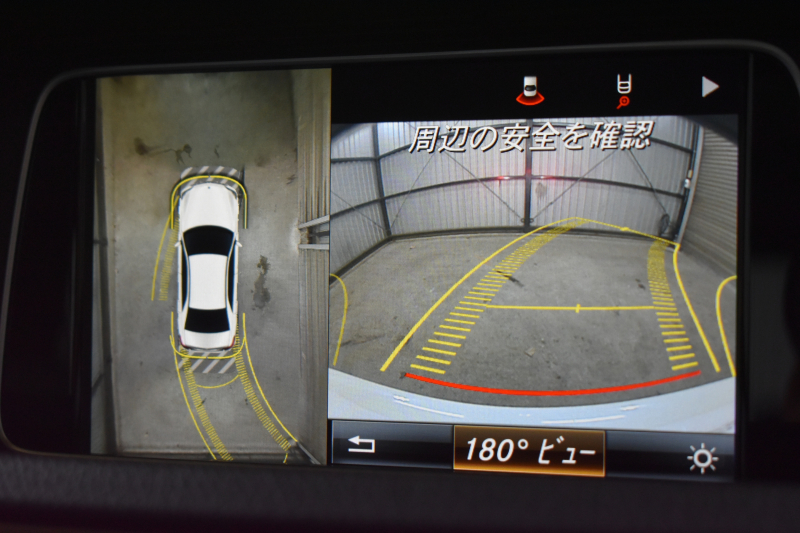Click the white right-arrow icon at top
Screen dimensions: 800x533
pos(710,87)
